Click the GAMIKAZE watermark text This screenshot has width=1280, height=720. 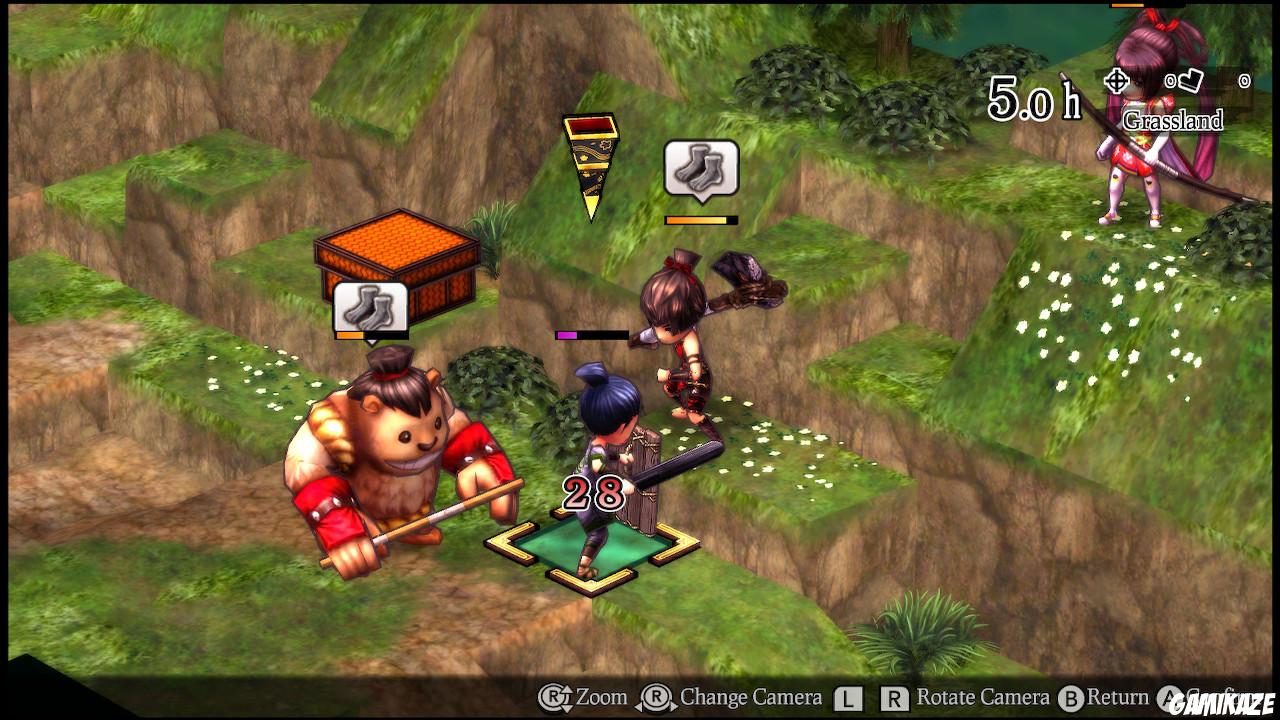click(1222, 701)
